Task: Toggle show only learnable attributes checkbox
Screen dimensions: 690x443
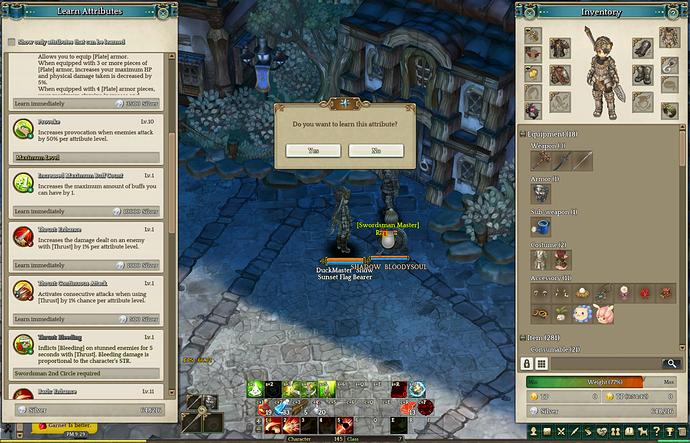Action: [x=11, y=43]
